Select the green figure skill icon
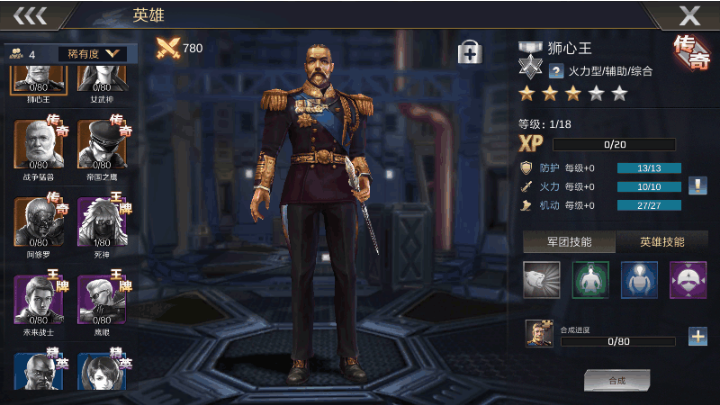The image size is (720, 405). click(x=590, y=280)
